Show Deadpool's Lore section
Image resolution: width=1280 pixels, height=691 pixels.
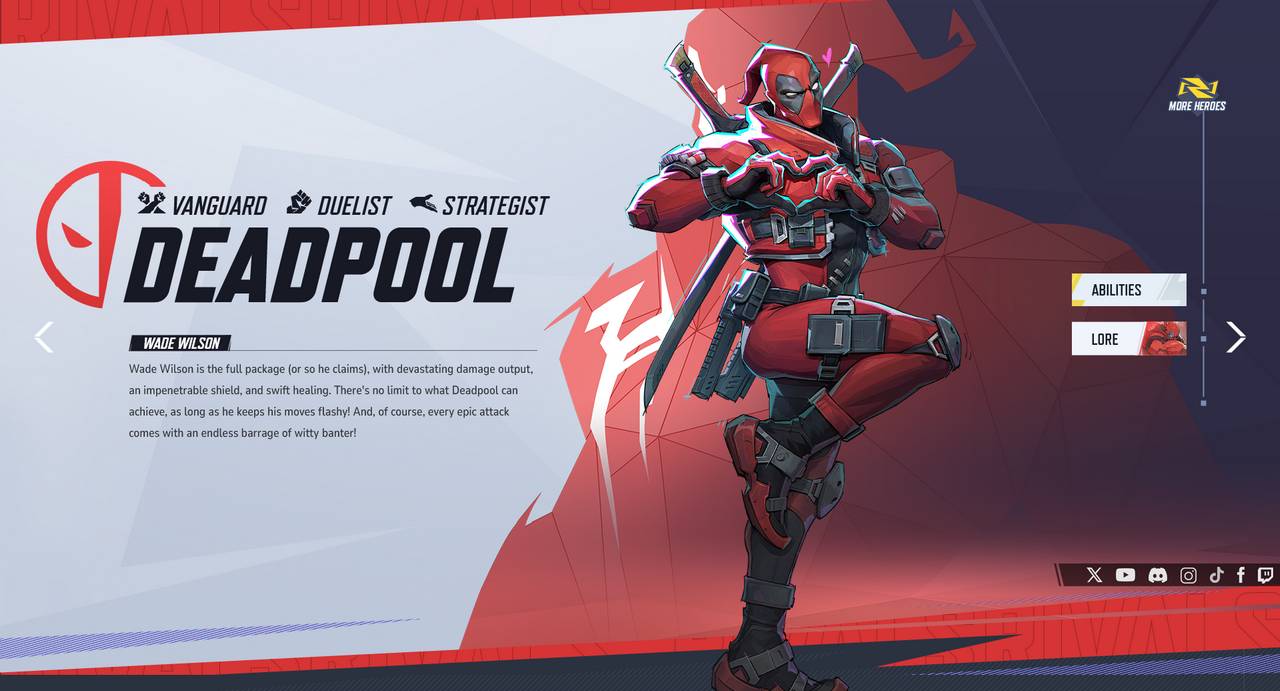pyautogui.click(x=1128, y=339)
